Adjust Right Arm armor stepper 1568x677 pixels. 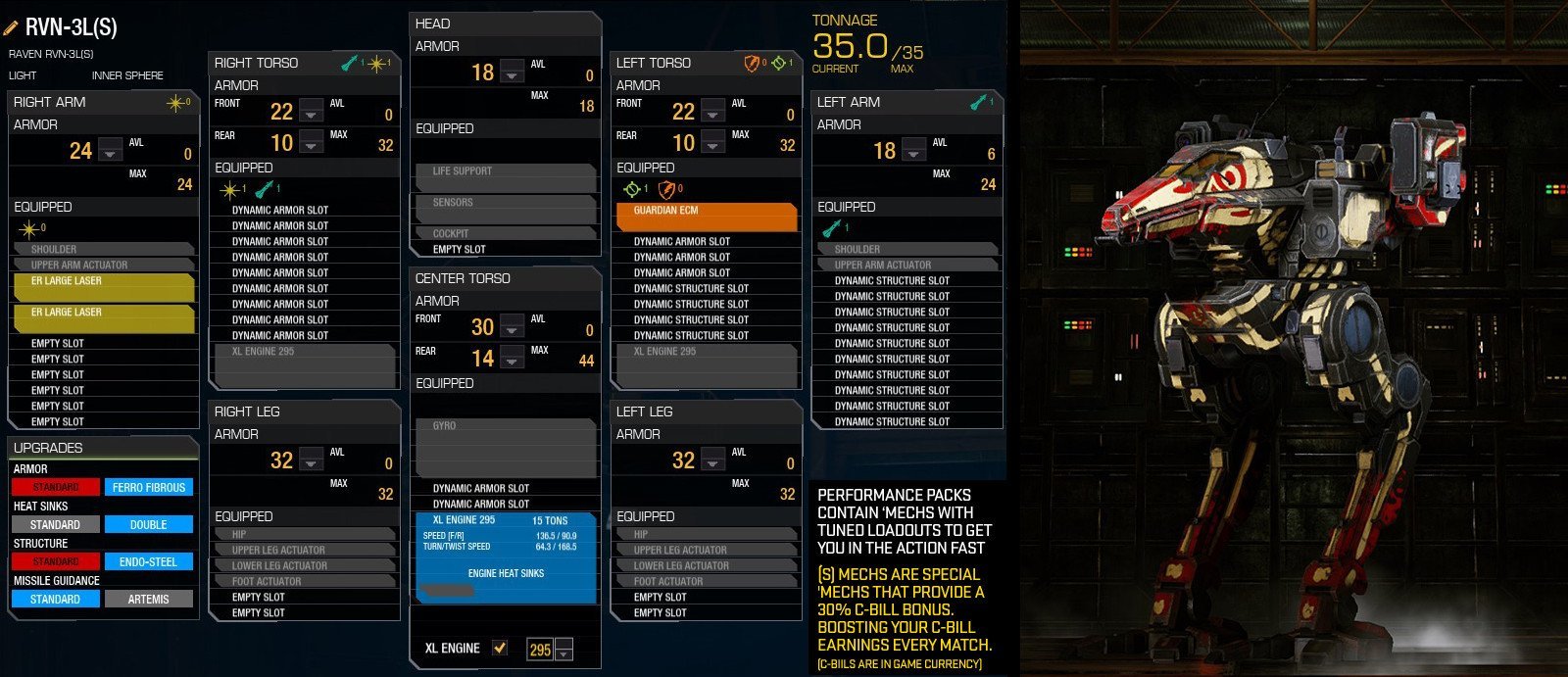pyautogui.click(x=111, y=151)
